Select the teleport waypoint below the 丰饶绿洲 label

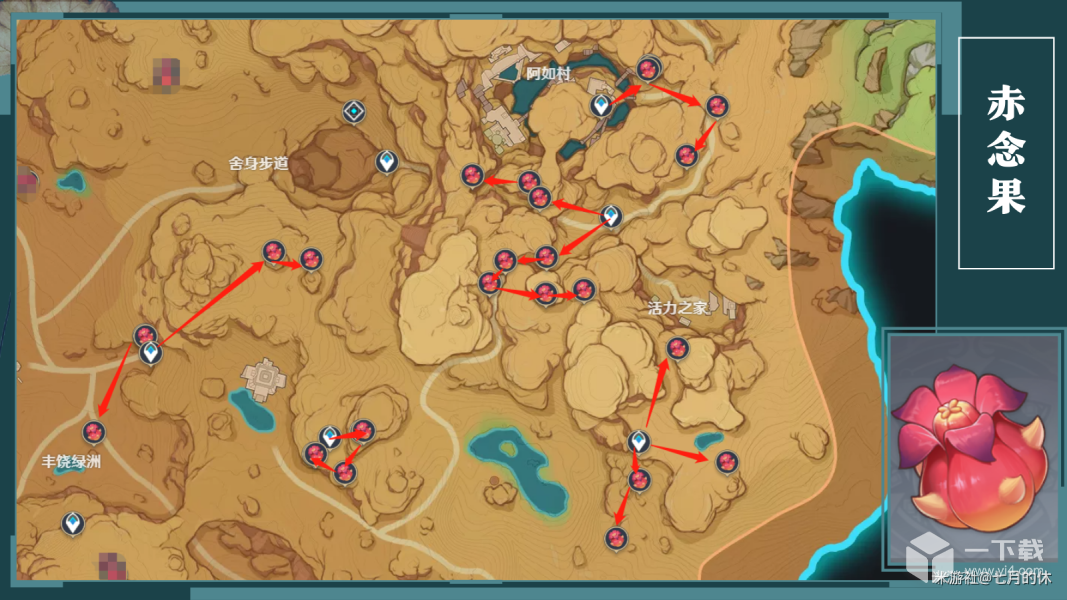[72, 523]
